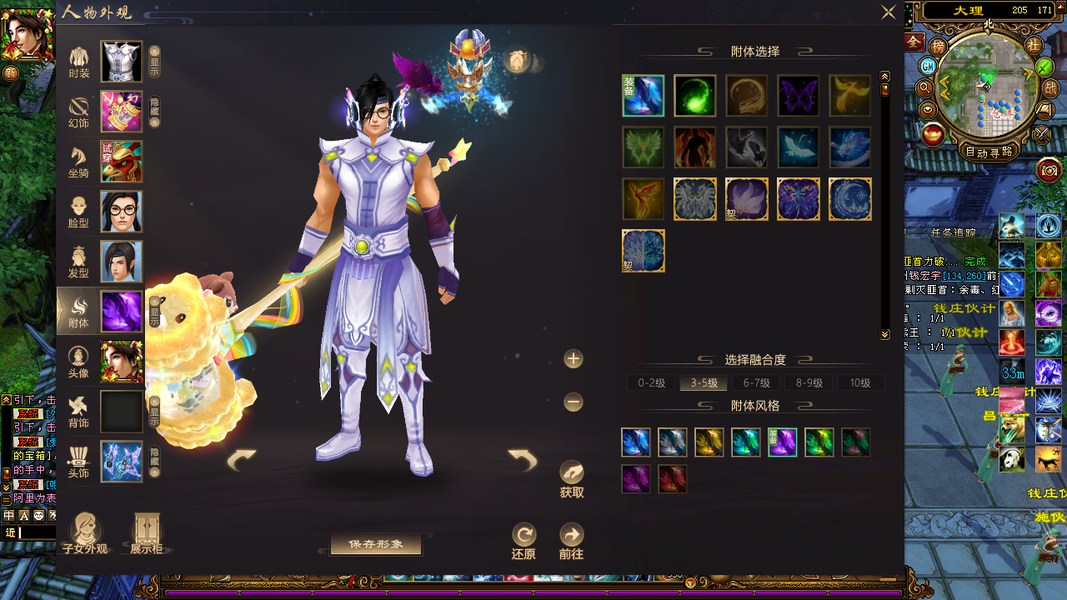Choose the 10级 fusion level option
1067x600 pixels.
click(x=860, y=383)
